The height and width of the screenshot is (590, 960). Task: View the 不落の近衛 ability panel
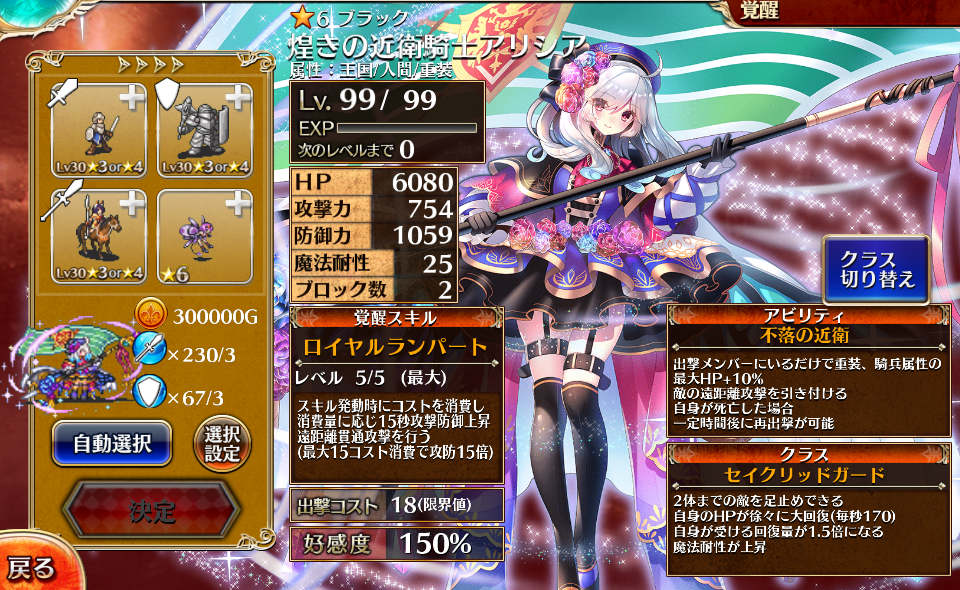click(x=809, y=368)
